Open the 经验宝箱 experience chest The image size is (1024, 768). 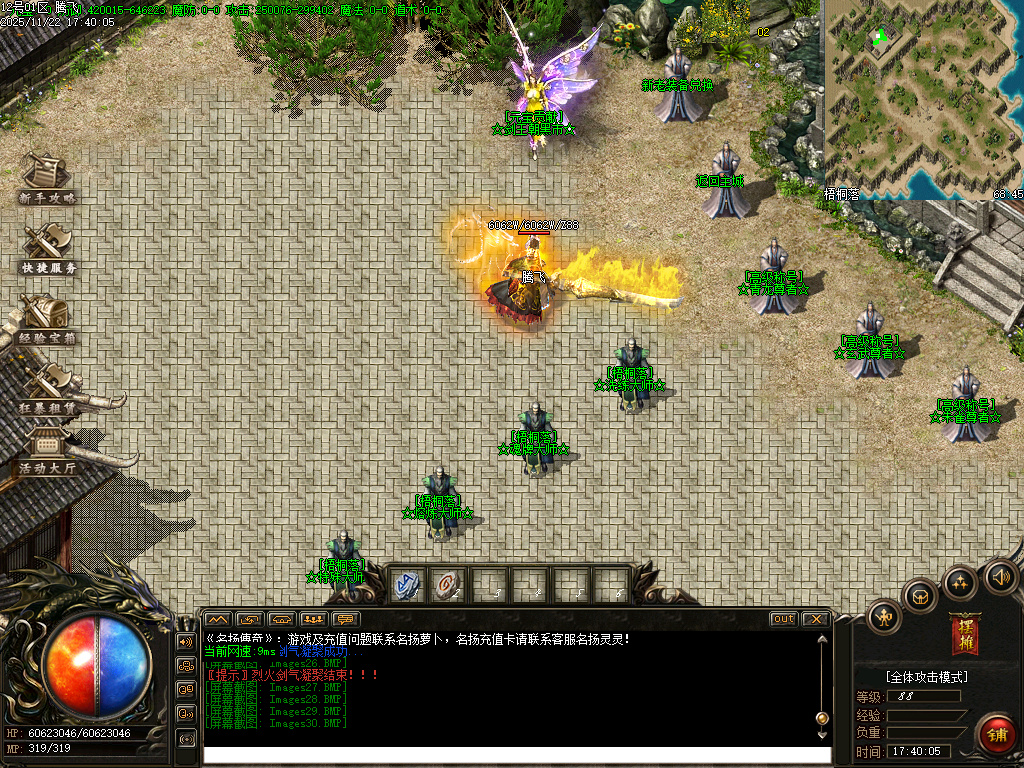(x=47, y=317)
